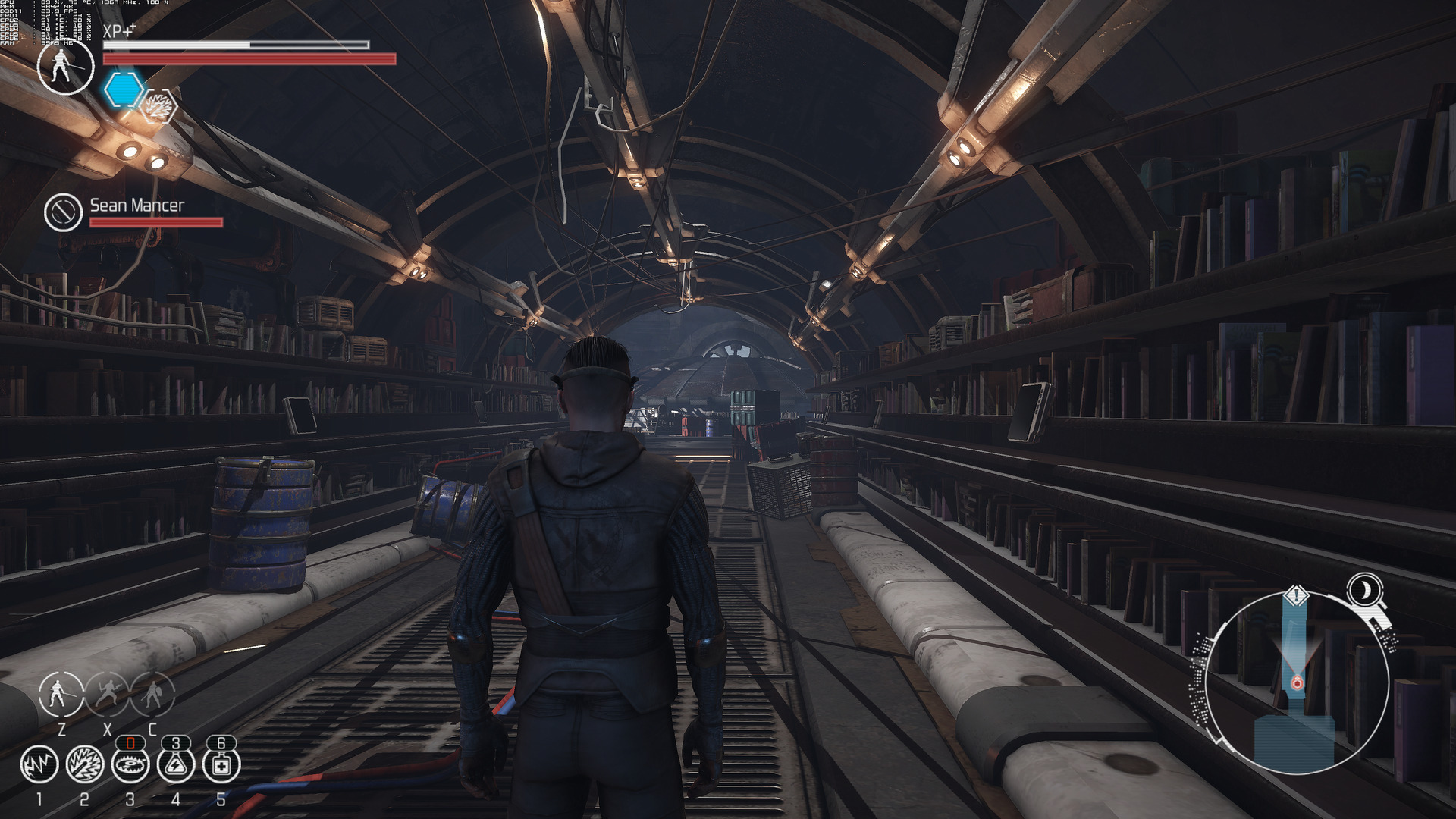Image resolution: width=1456 pixels, height=819 pixels.
Task: Use the bear trap item slot
Action: coord(130,764)
